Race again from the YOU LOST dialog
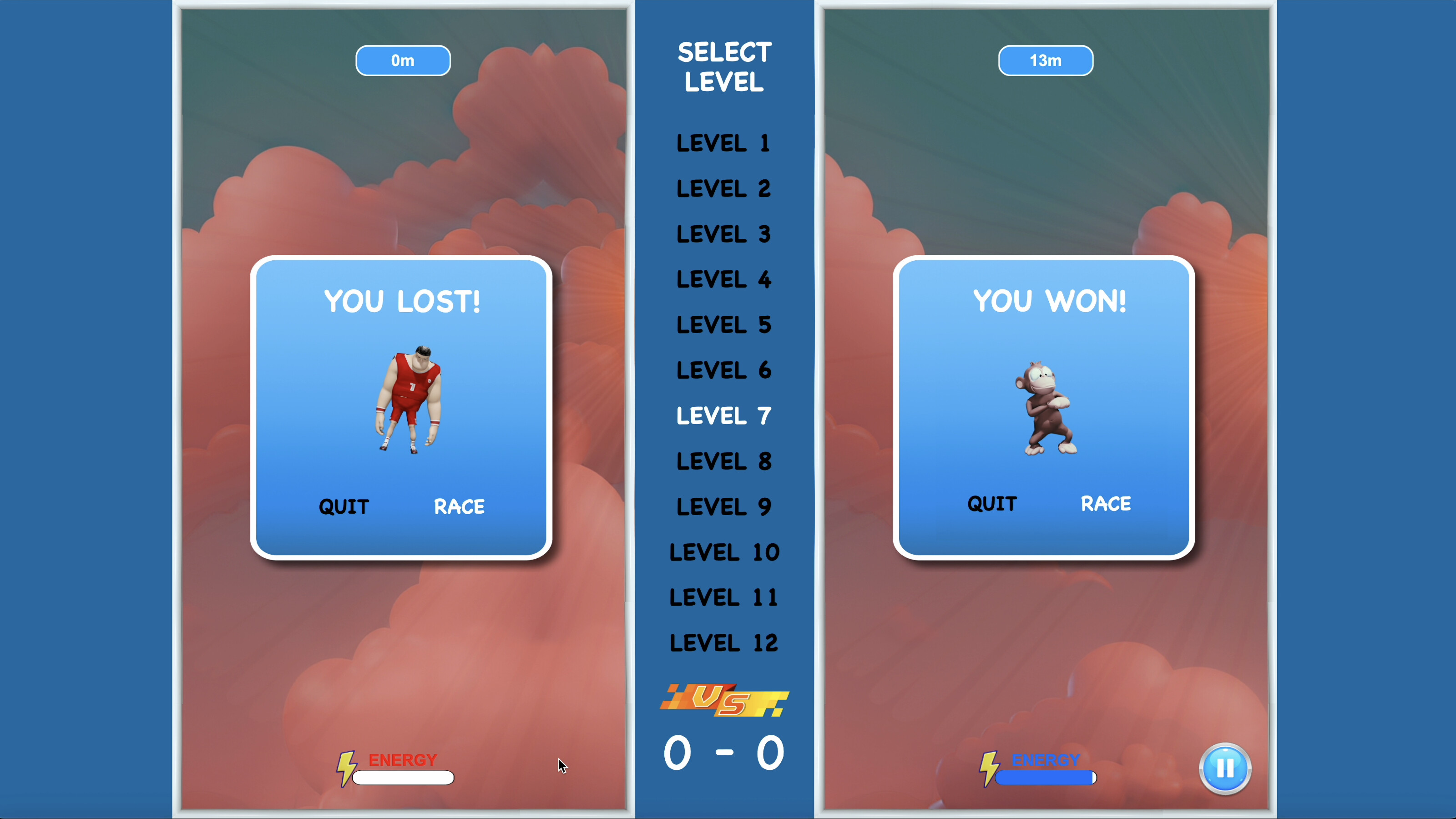Screen dimensions: 1456x819 pos(459,506)
